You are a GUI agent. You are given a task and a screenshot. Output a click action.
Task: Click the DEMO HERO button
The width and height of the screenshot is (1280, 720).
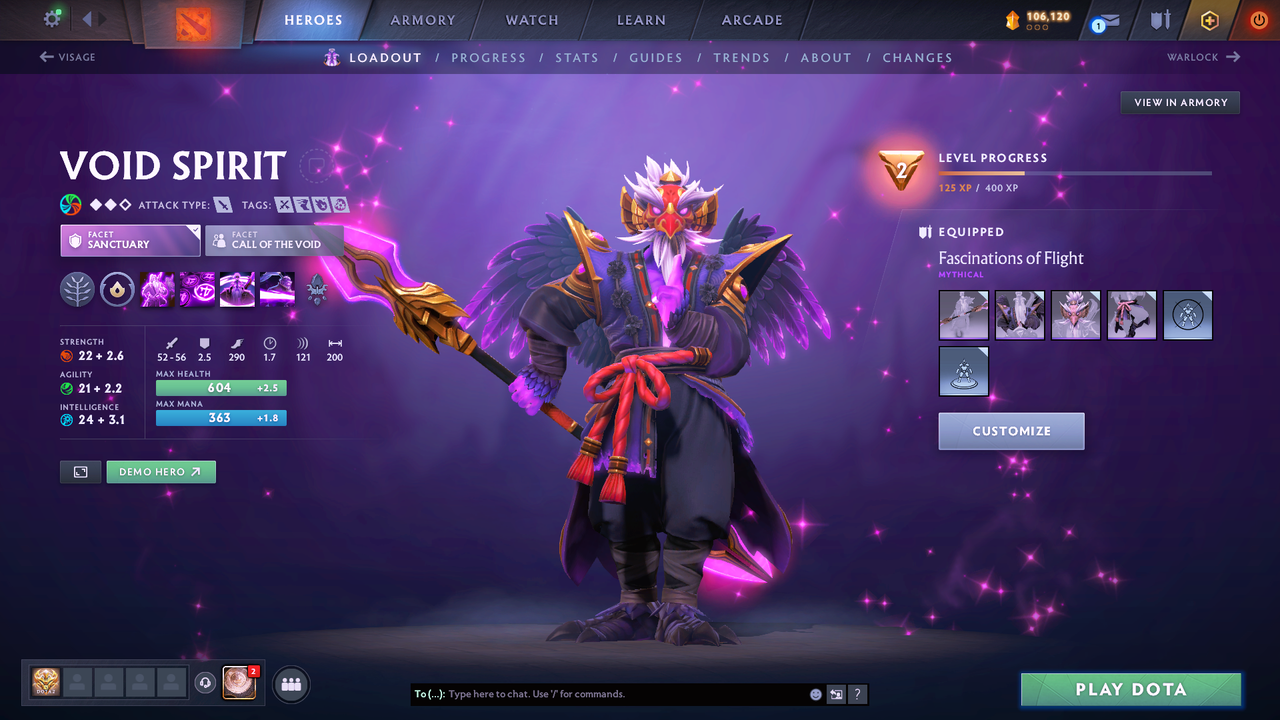[x=161, y=471]
